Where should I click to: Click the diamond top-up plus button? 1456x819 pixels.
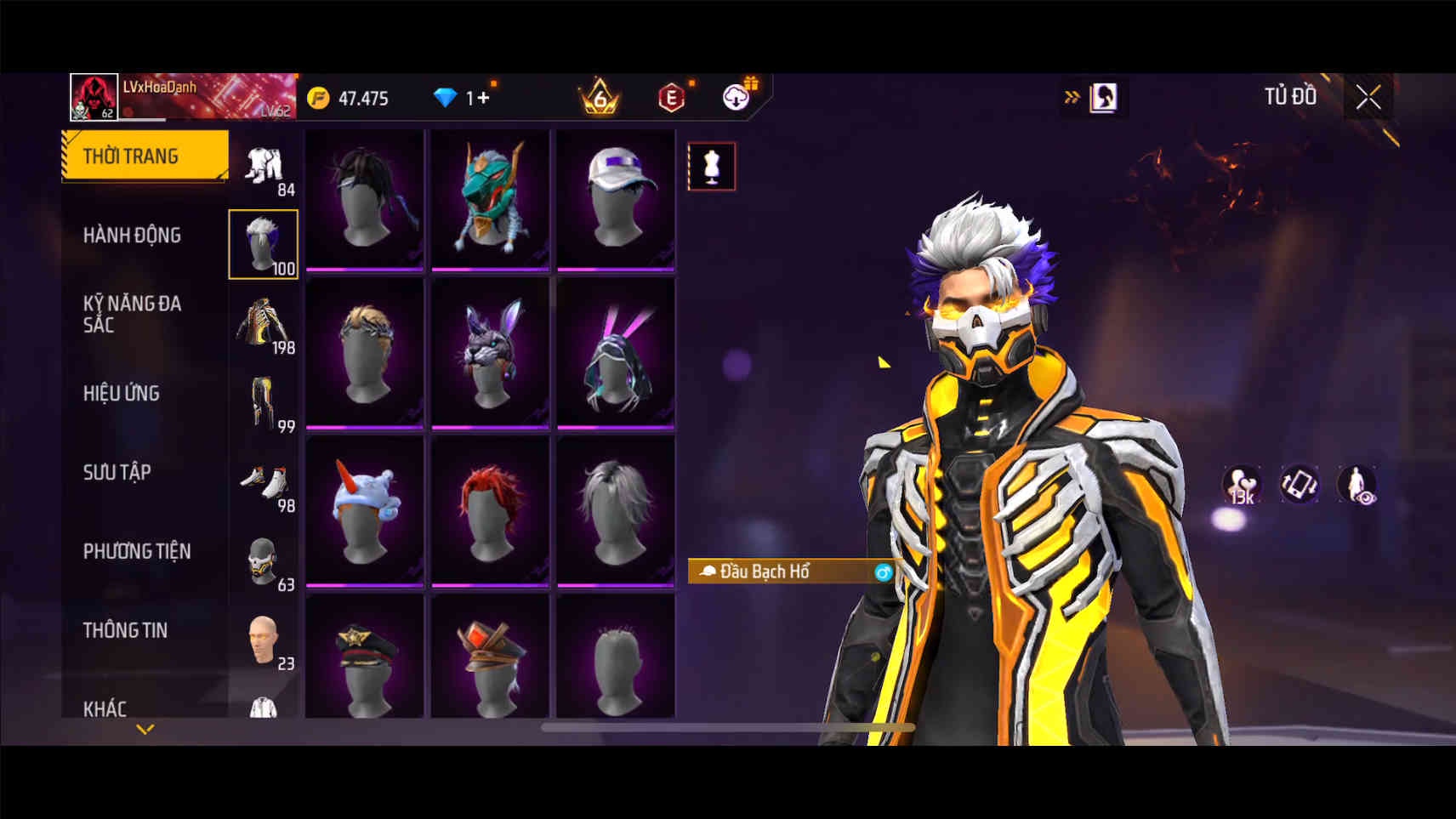point(482,99)
